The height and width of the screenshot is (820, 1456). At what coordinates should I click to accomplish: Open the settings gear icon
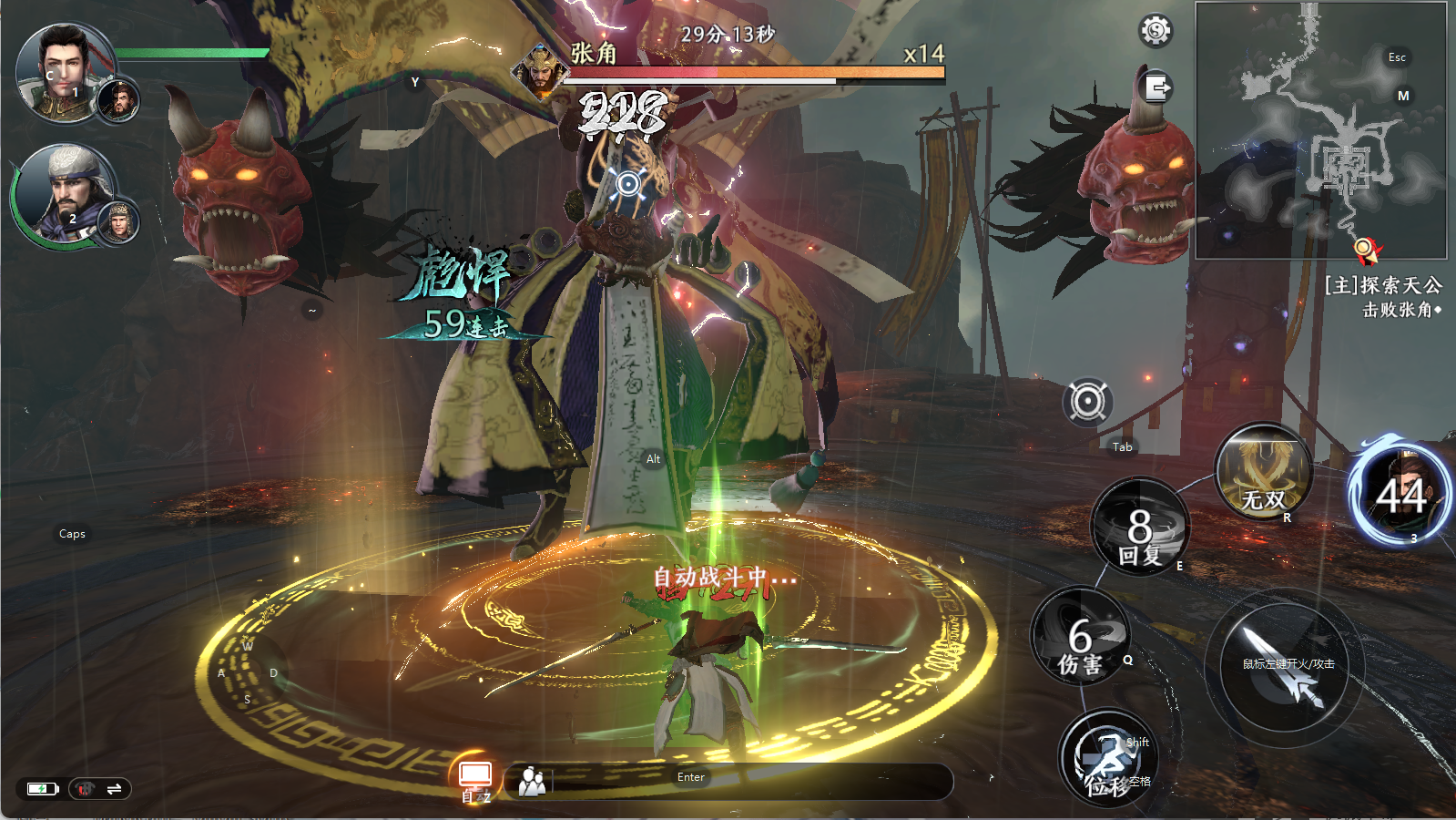(x=1156, y=31)
